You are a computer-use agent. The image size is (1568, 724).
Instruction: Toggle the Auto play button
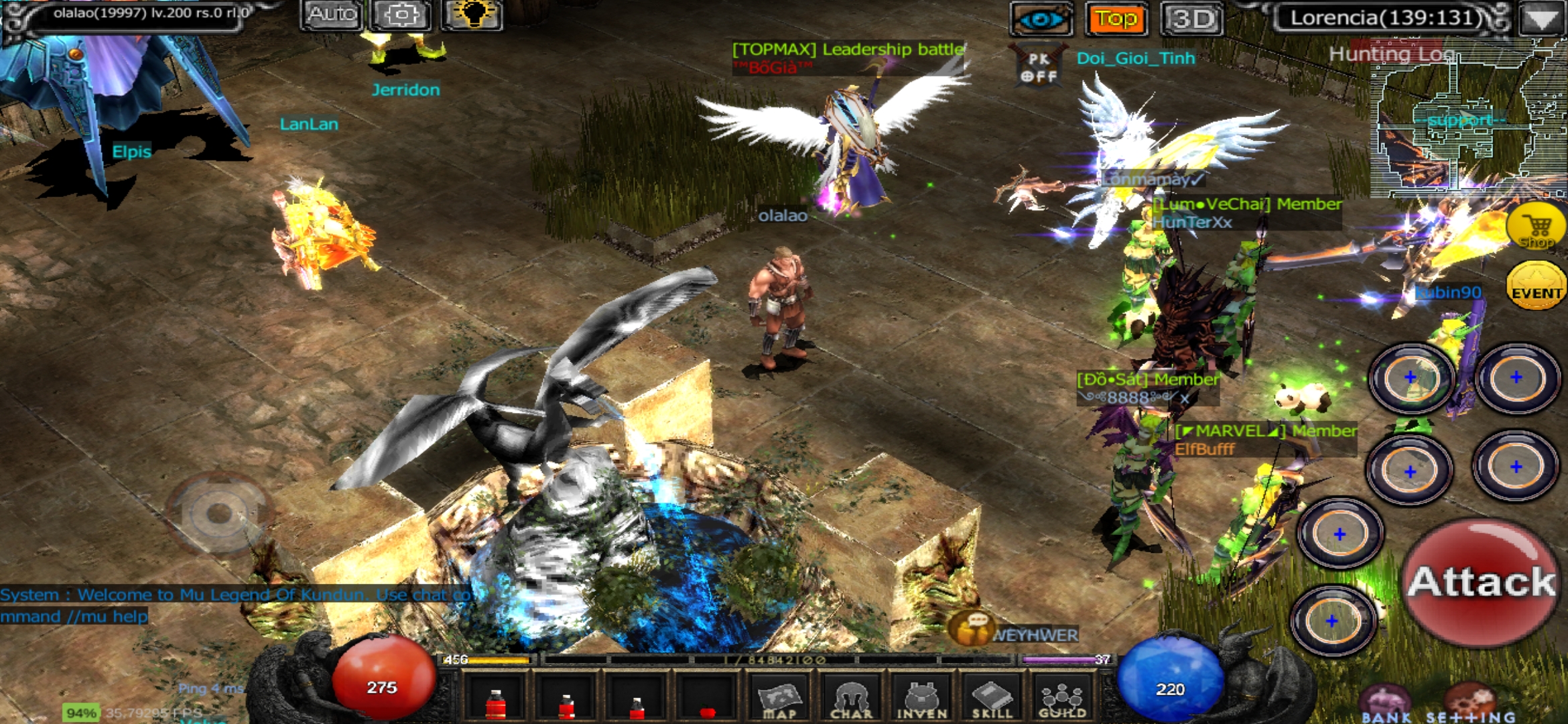point(332,16)
